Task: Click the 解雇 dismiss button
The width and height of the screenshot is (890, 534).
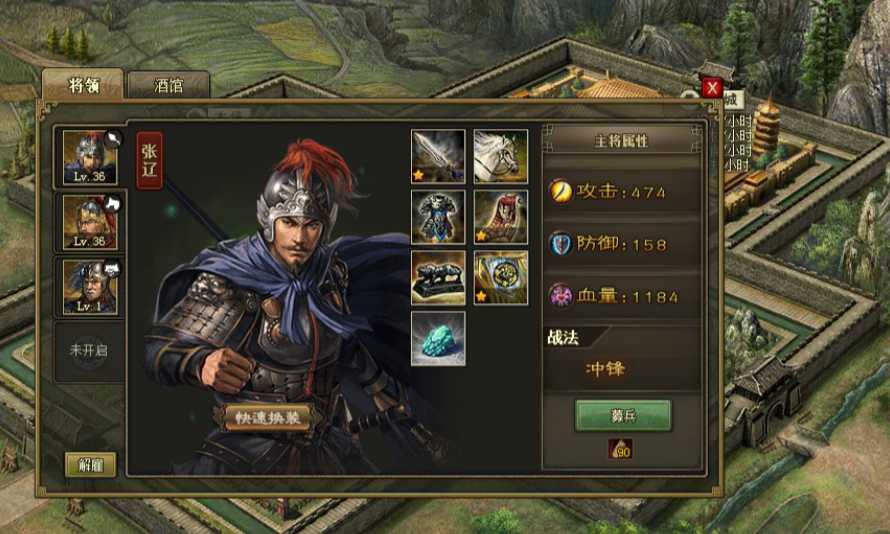Action: point(90,464)
